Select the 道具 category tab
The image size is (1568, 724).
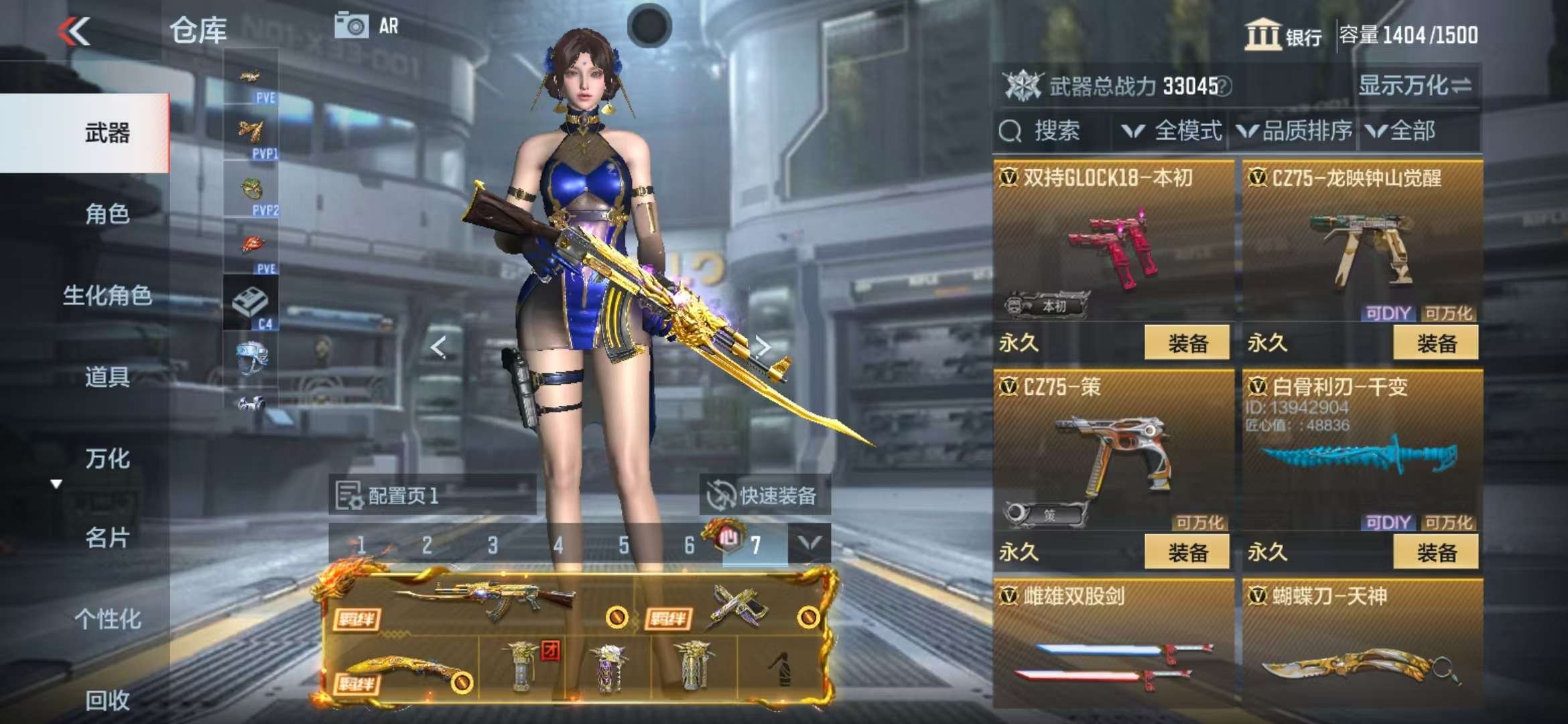(x=107, y=377)
